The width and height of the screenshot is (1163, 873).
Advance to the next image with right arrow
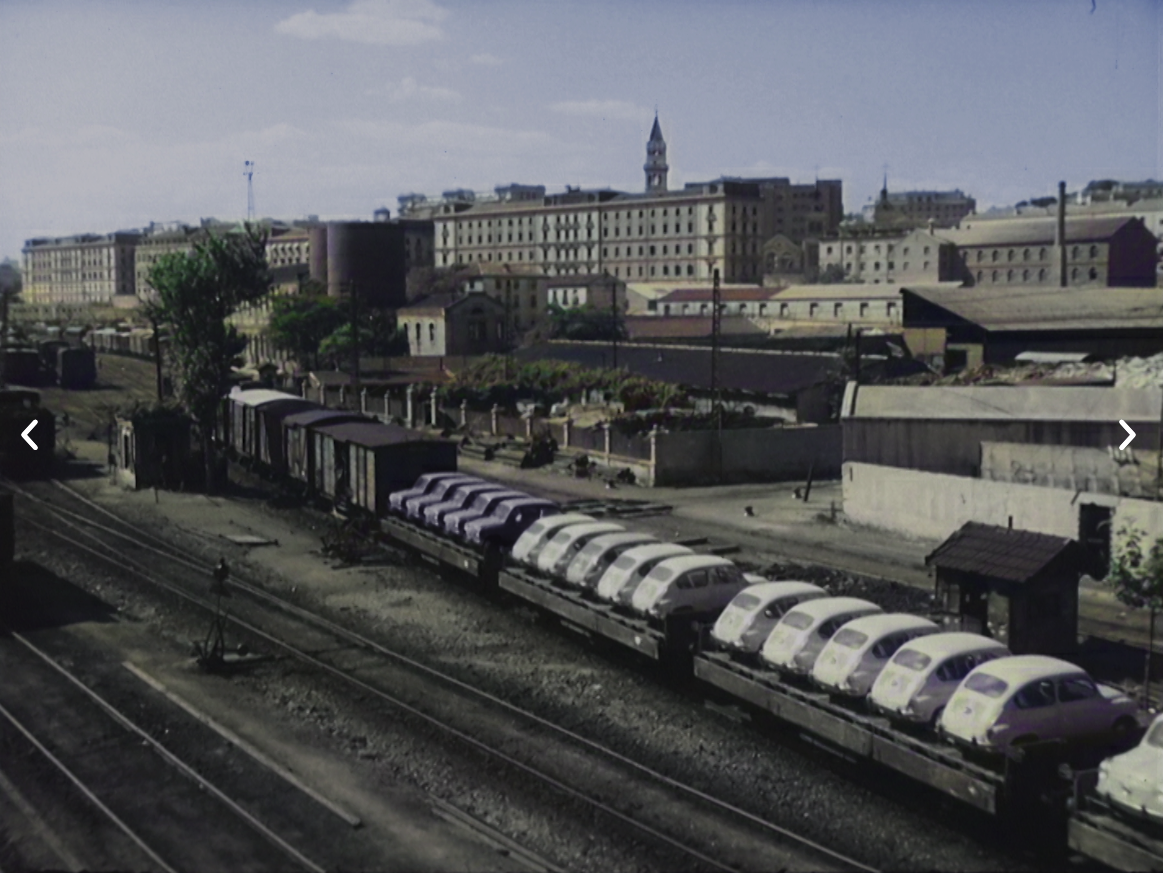click(x=1127, y=435)
